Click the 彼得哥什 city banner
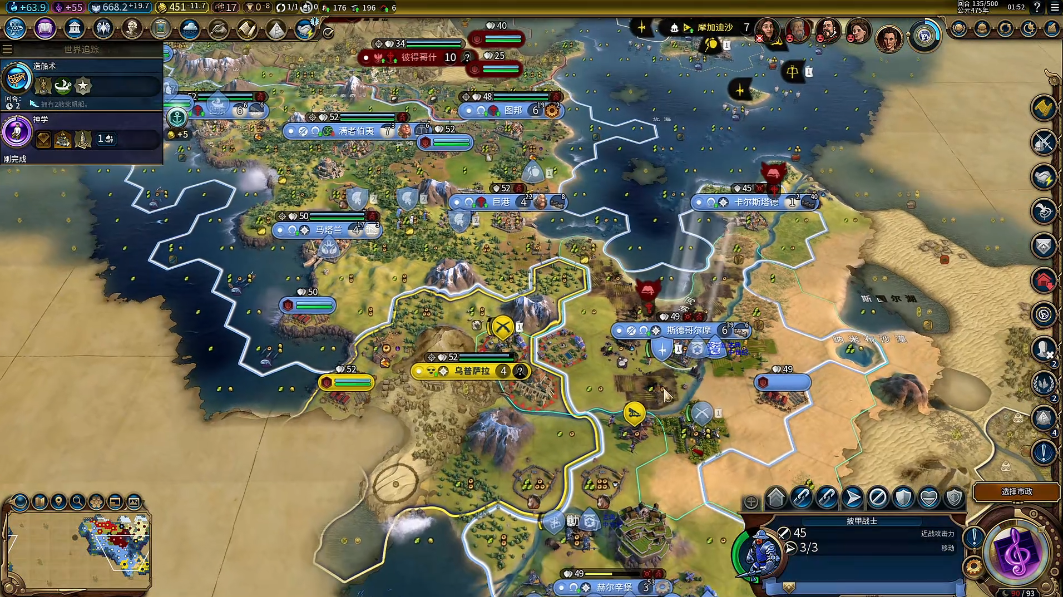The width and height of the screenshot is (1063, 597). click(x=420, y=58)
